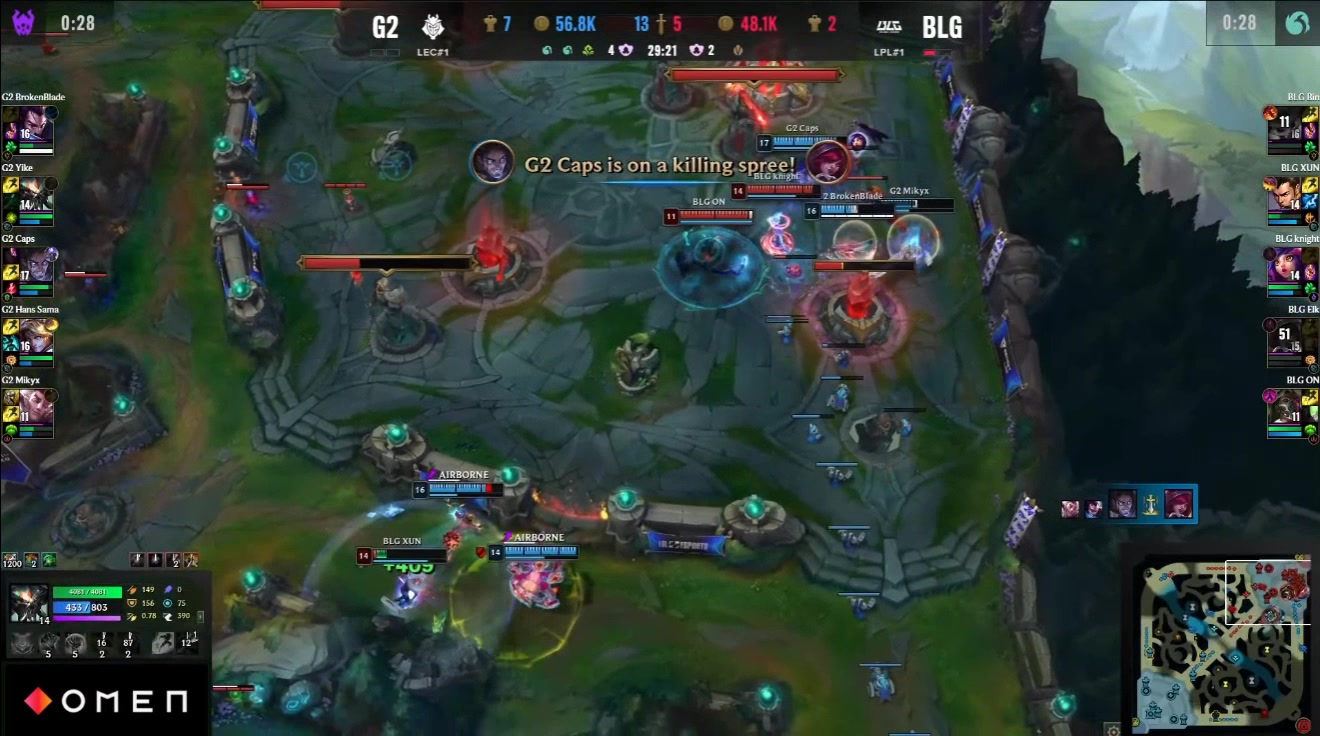Click the summoner spell icon on 87 second cooldown
The image size is (1320, 736).
pyautogui.click(x=129, y=640)
